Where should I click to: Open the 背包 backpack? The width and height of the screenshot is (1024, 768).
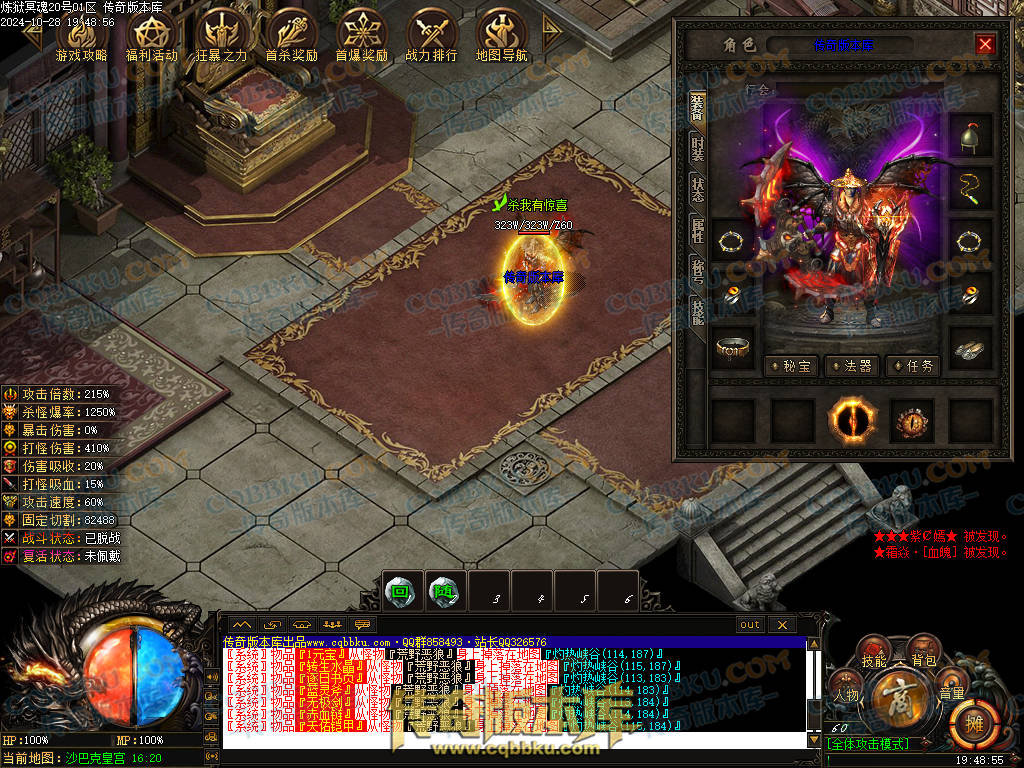point(924,660)
